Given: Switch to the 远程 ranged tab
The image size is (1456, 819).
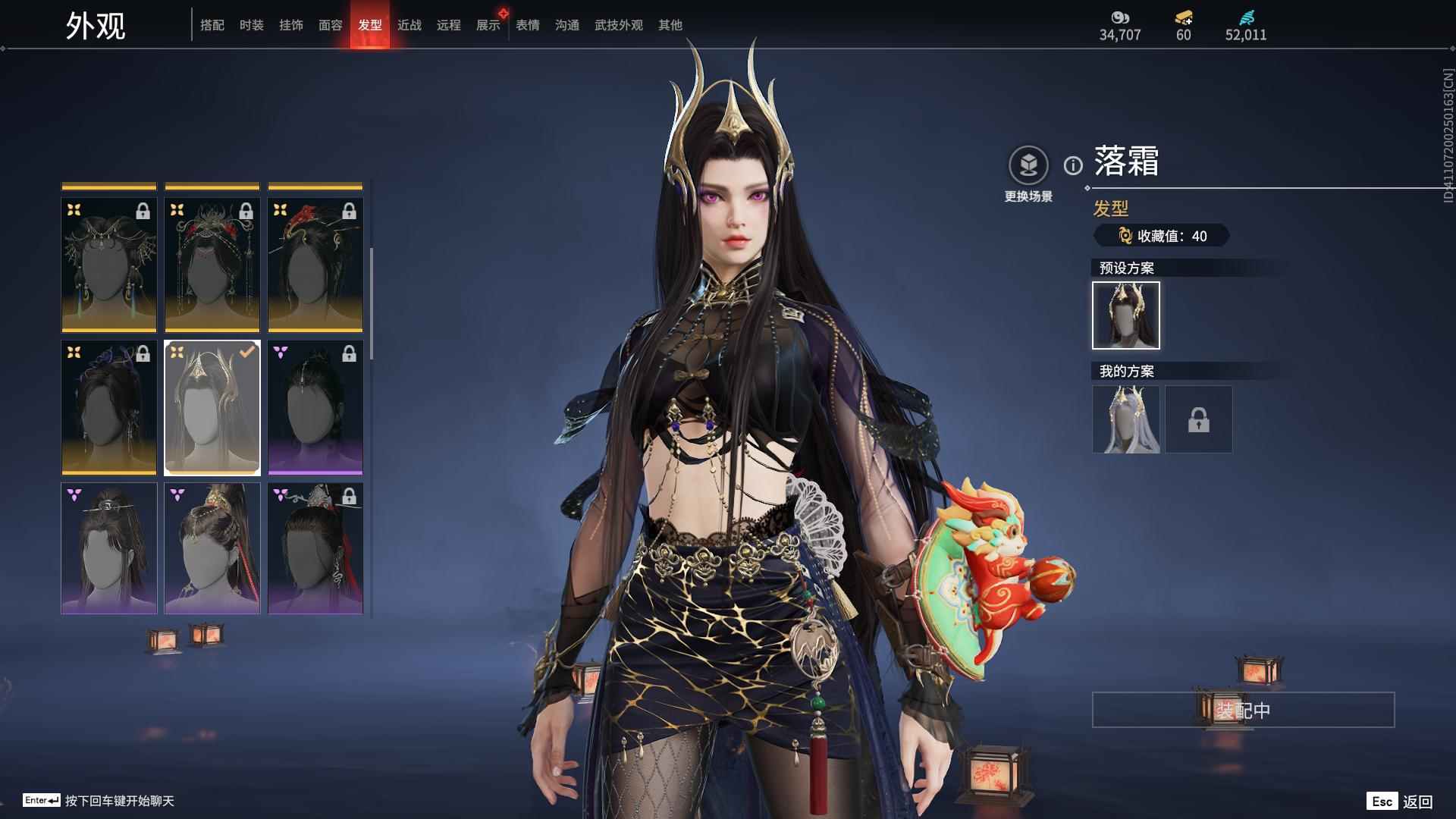Looking at the screenshot, I should 449,25.
